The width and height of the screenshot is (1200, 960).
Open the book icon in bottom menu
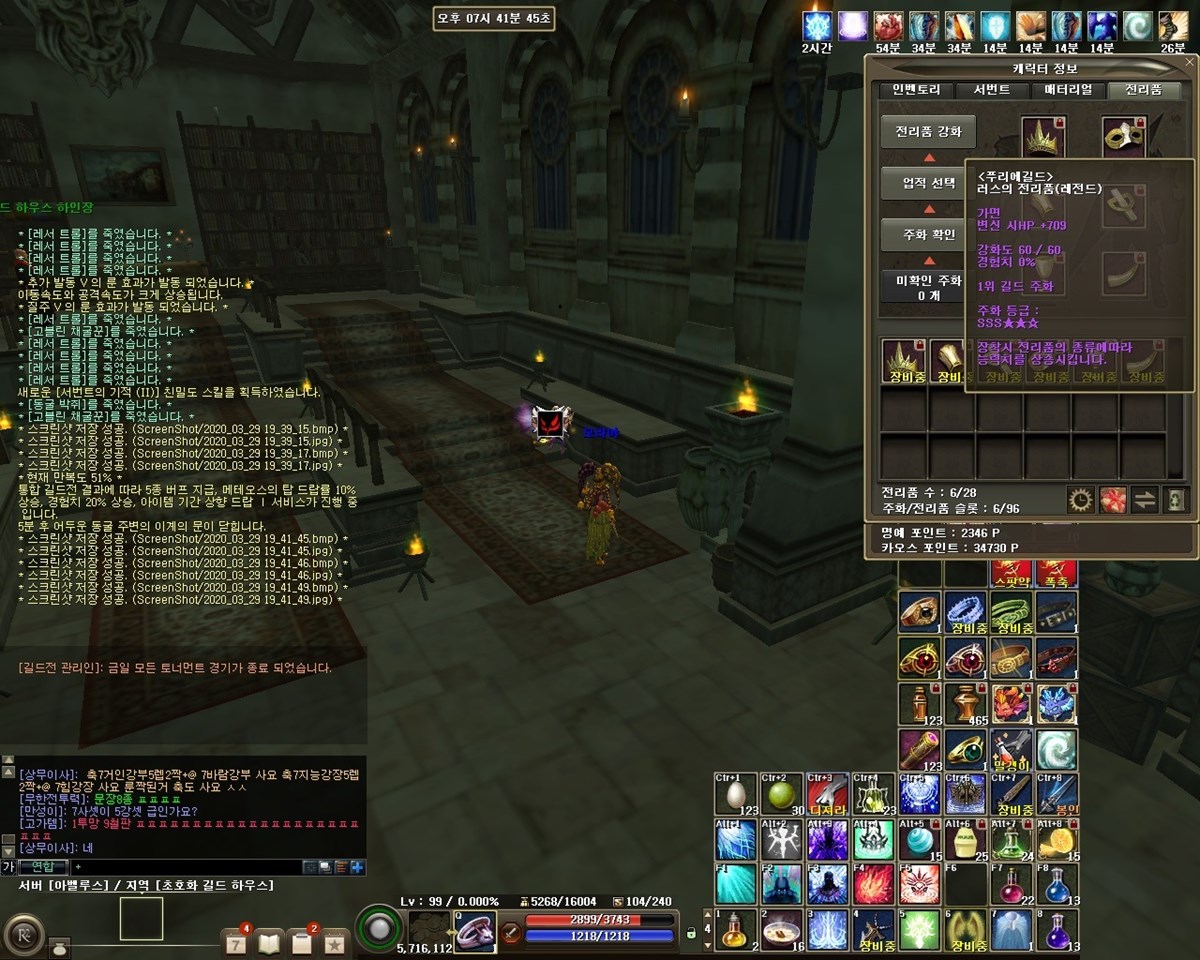click(x=269, y=942)
